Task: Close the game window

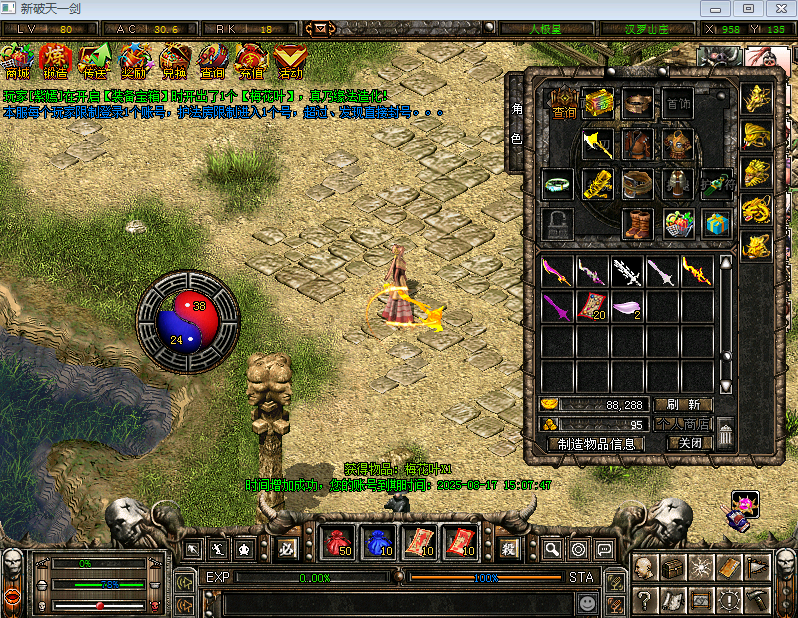Action: [x=778, y=8]
